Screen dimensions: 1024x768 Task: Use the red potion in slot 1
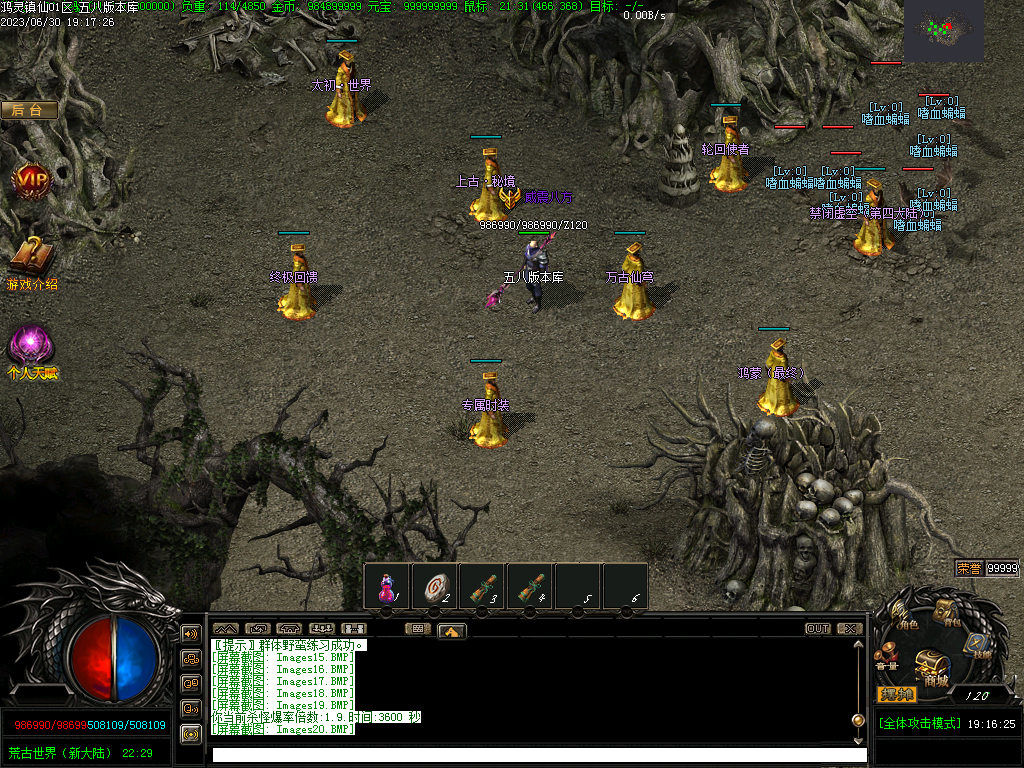386,586
